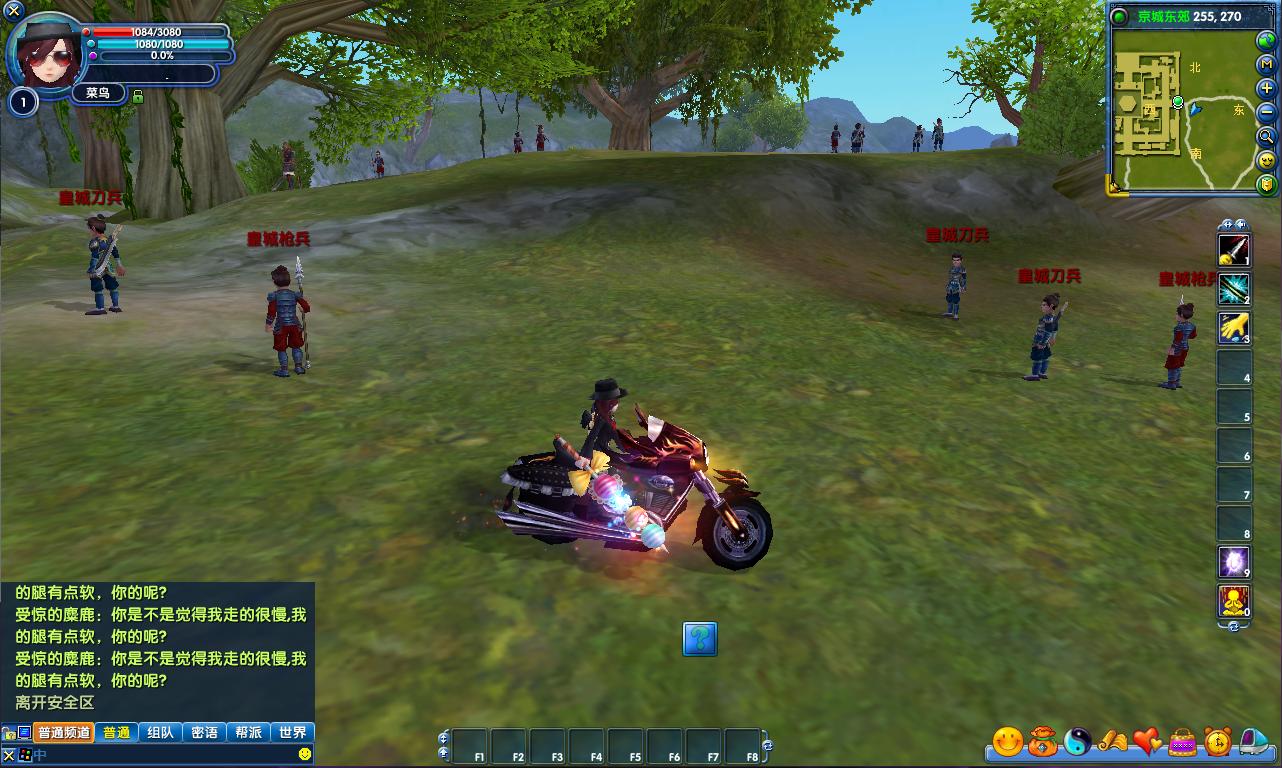Activate the purple orb skill in slot 9
Image resolution: width=1282 pixels, height=768 pixels.
1233,562
